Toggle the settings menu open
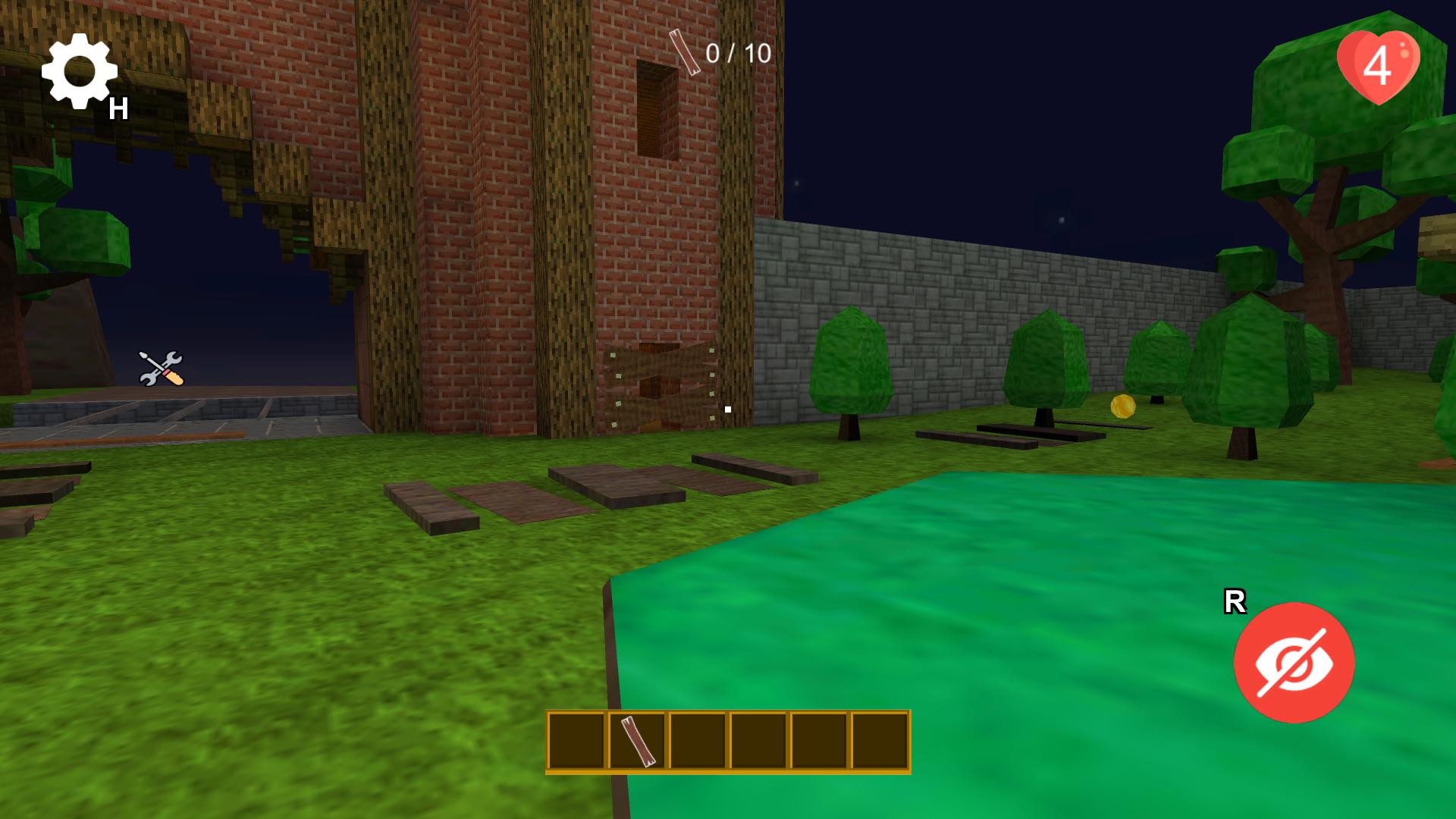The height and width of the screenshot is (819, 1456). point(79,73)
